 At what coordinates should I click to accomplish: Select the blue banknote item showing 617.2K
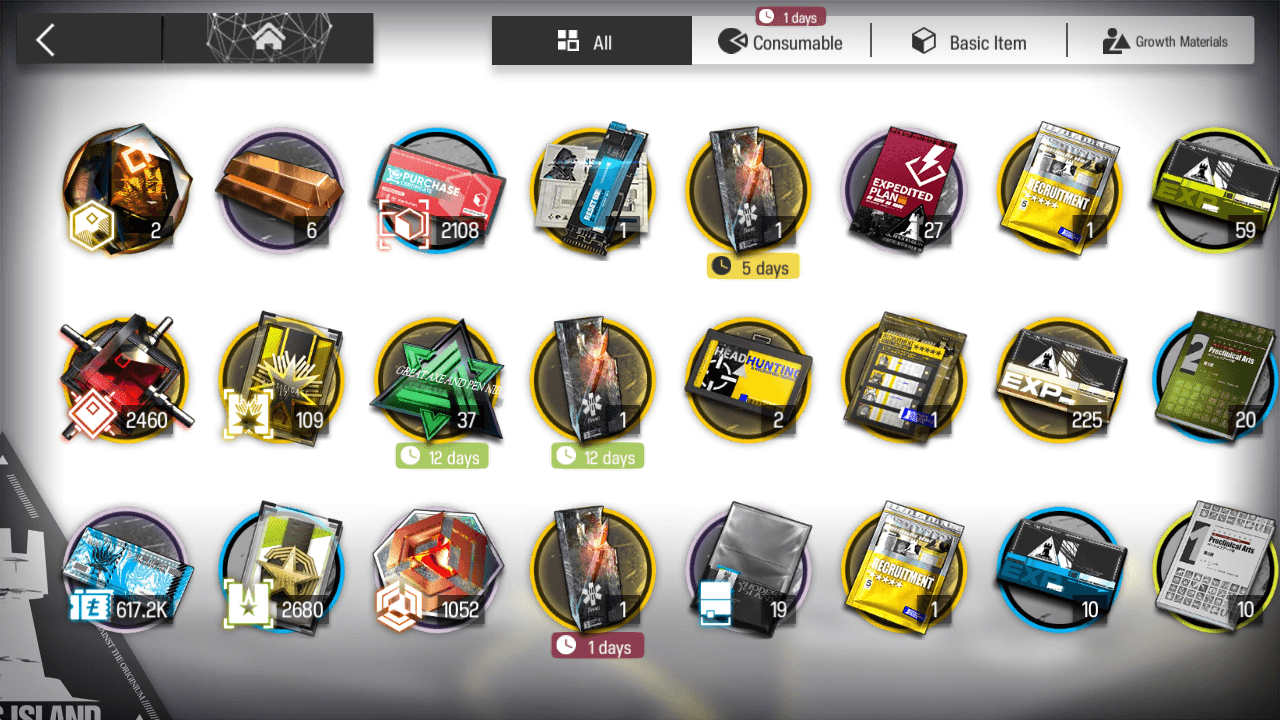point(124,568)
